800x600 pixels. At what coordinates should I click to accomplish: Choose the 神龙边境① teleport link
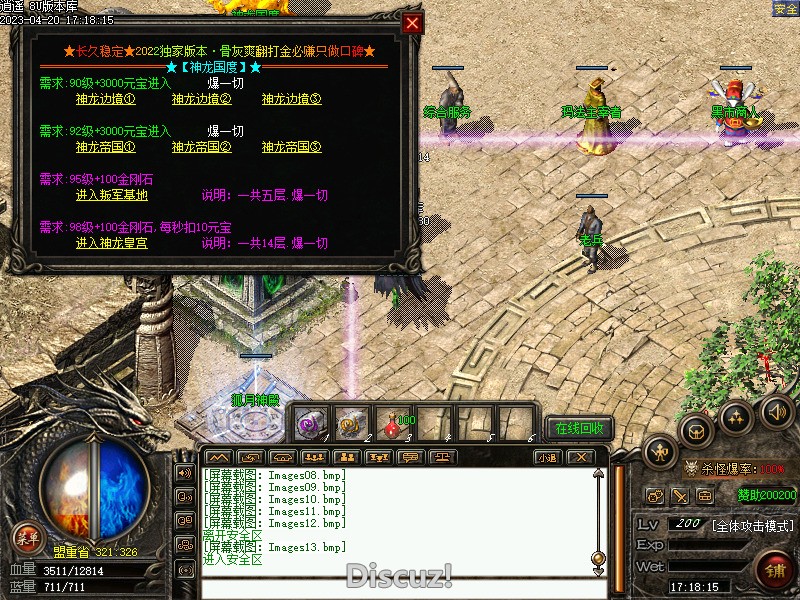[x=105, y=99]
